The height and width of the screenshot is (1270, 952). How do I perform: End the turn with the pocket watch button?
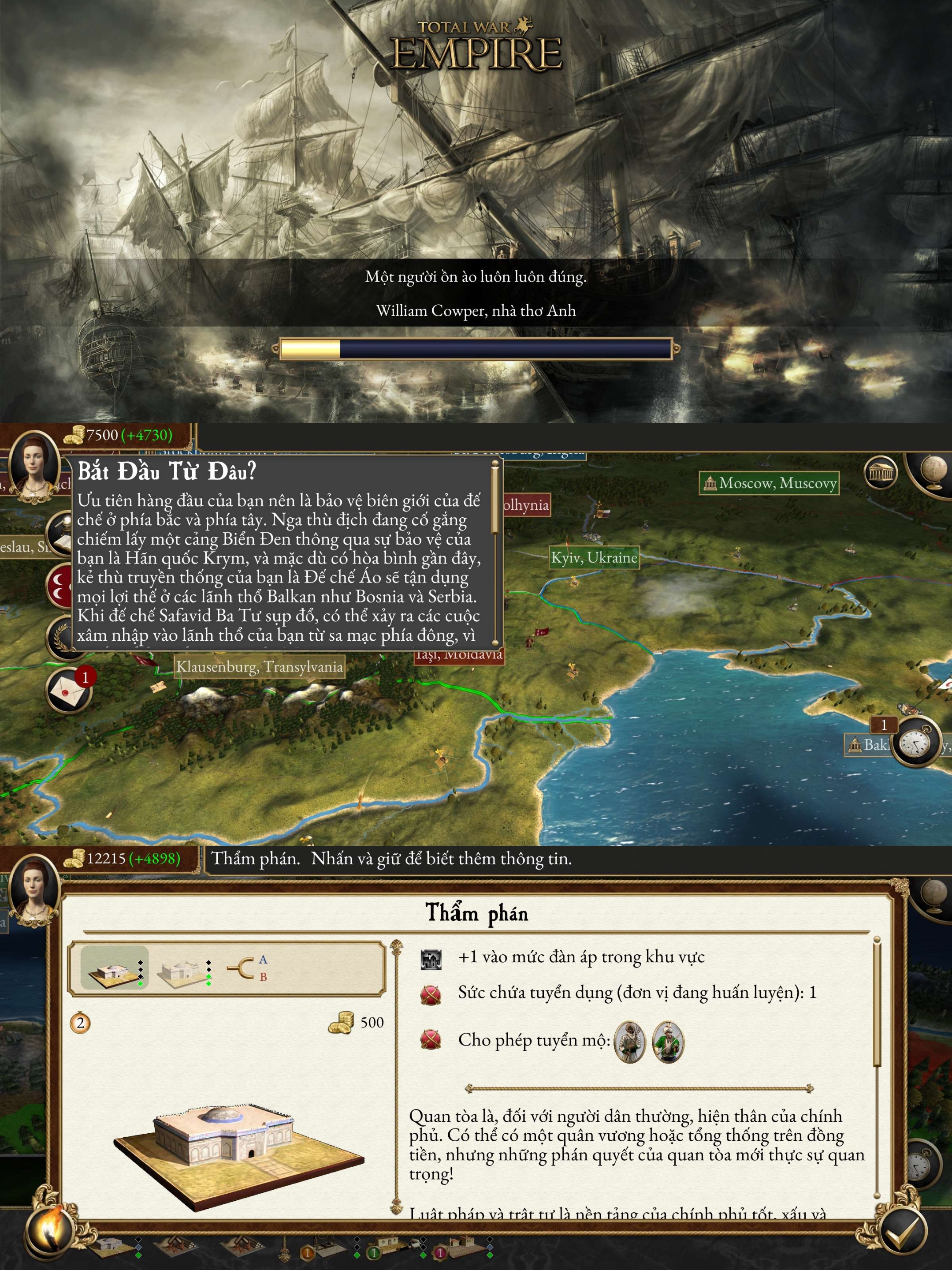(x=916, y=743)
